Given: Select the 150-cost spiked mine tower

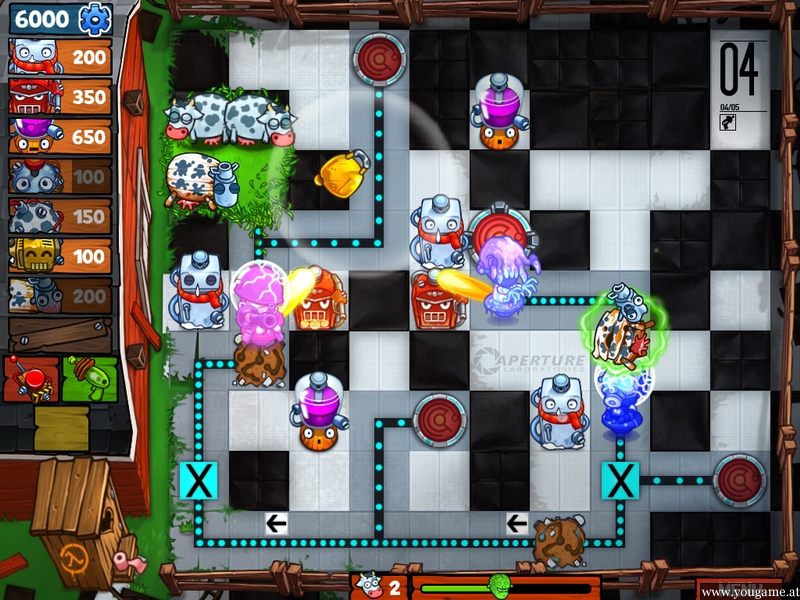Looking at the screenshot, I should coord(59,217).
